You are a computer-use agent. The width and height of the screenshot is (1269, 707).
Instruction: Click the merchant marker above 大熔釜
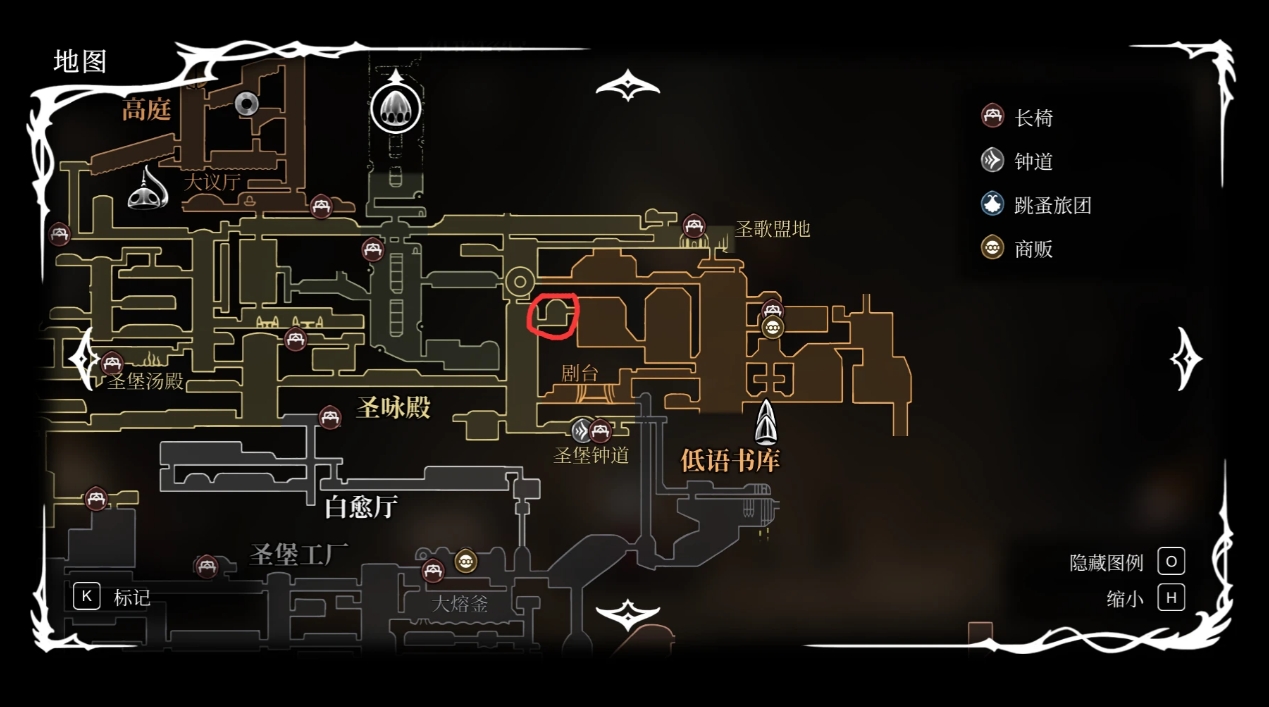pos(466,561)
